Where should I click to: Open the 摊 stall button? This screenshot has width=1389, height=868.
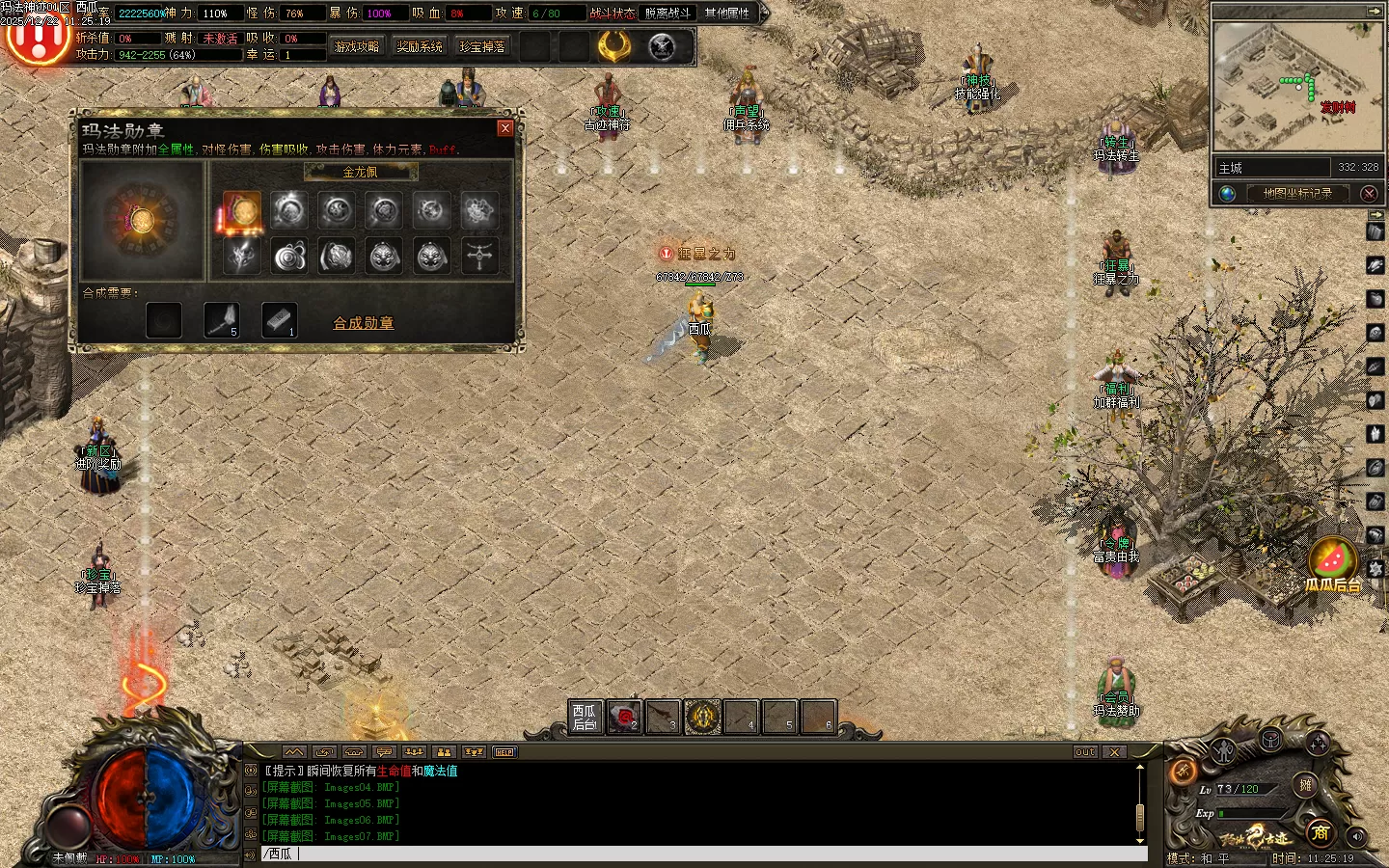(1305, 784)
